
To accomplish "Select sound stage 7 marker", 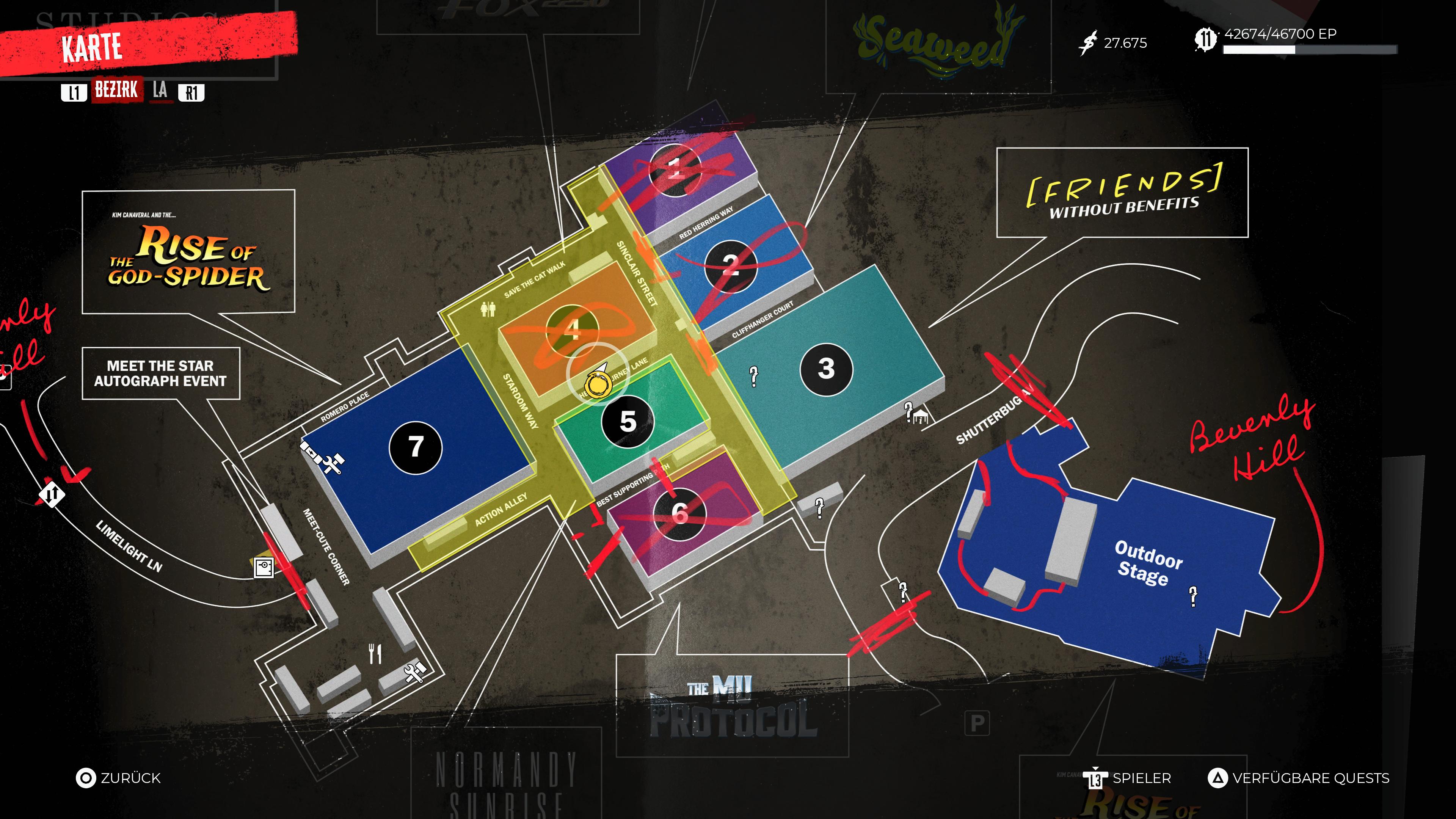I will tap(416, 447).
